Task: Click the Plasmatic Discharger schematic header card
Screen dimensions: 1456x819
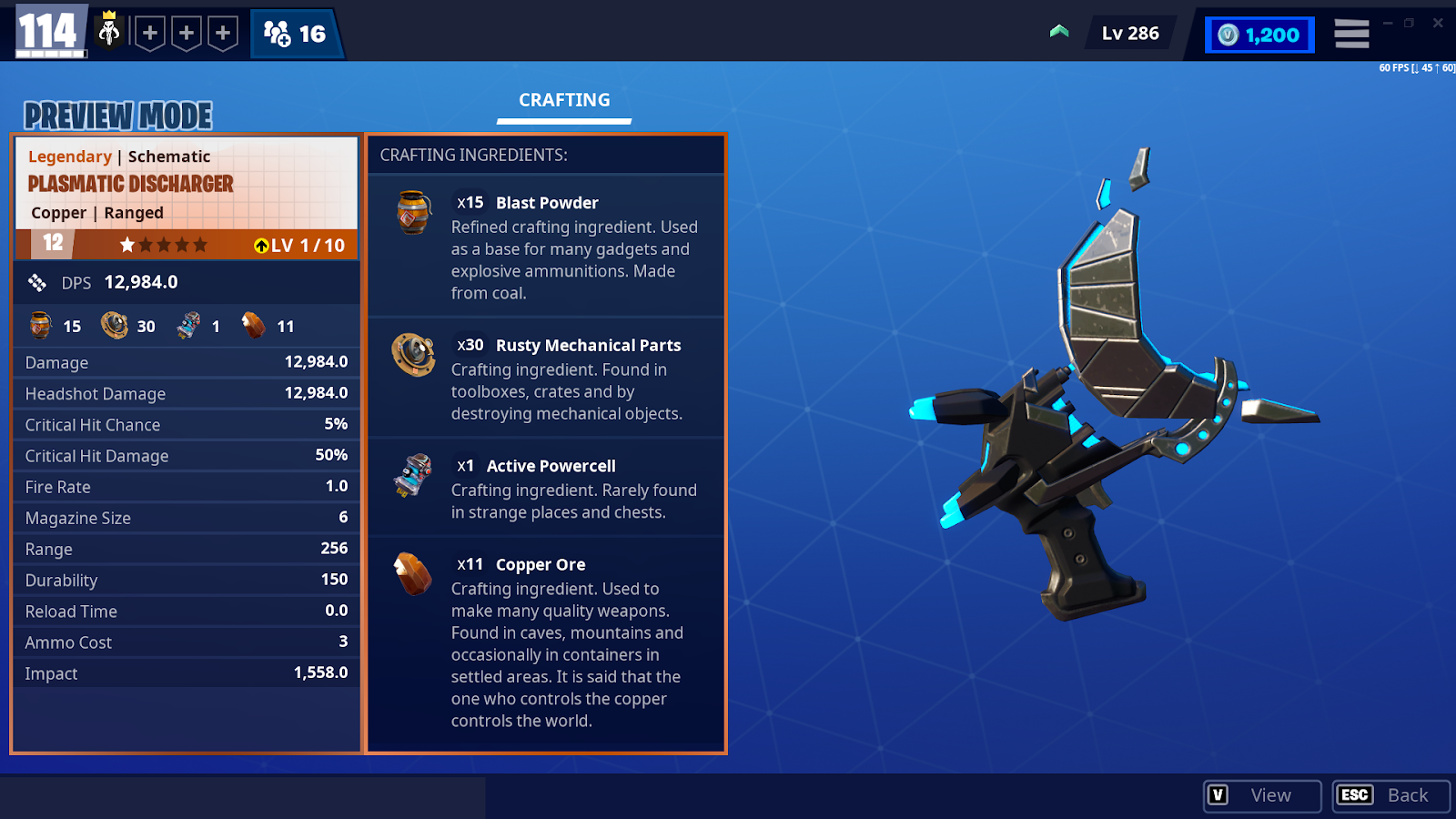Action: tap(187, 184)
